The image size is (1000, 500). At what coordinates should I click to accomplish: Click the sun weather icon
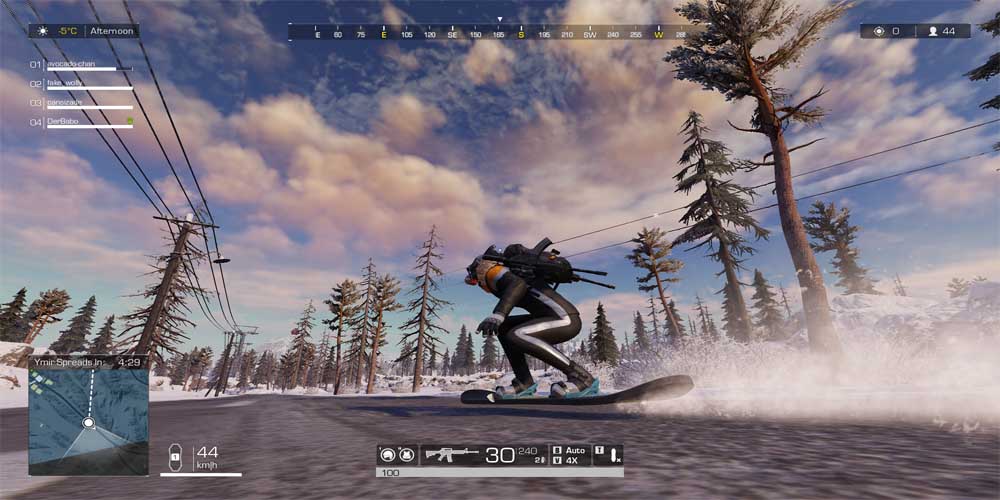(42, 31)
